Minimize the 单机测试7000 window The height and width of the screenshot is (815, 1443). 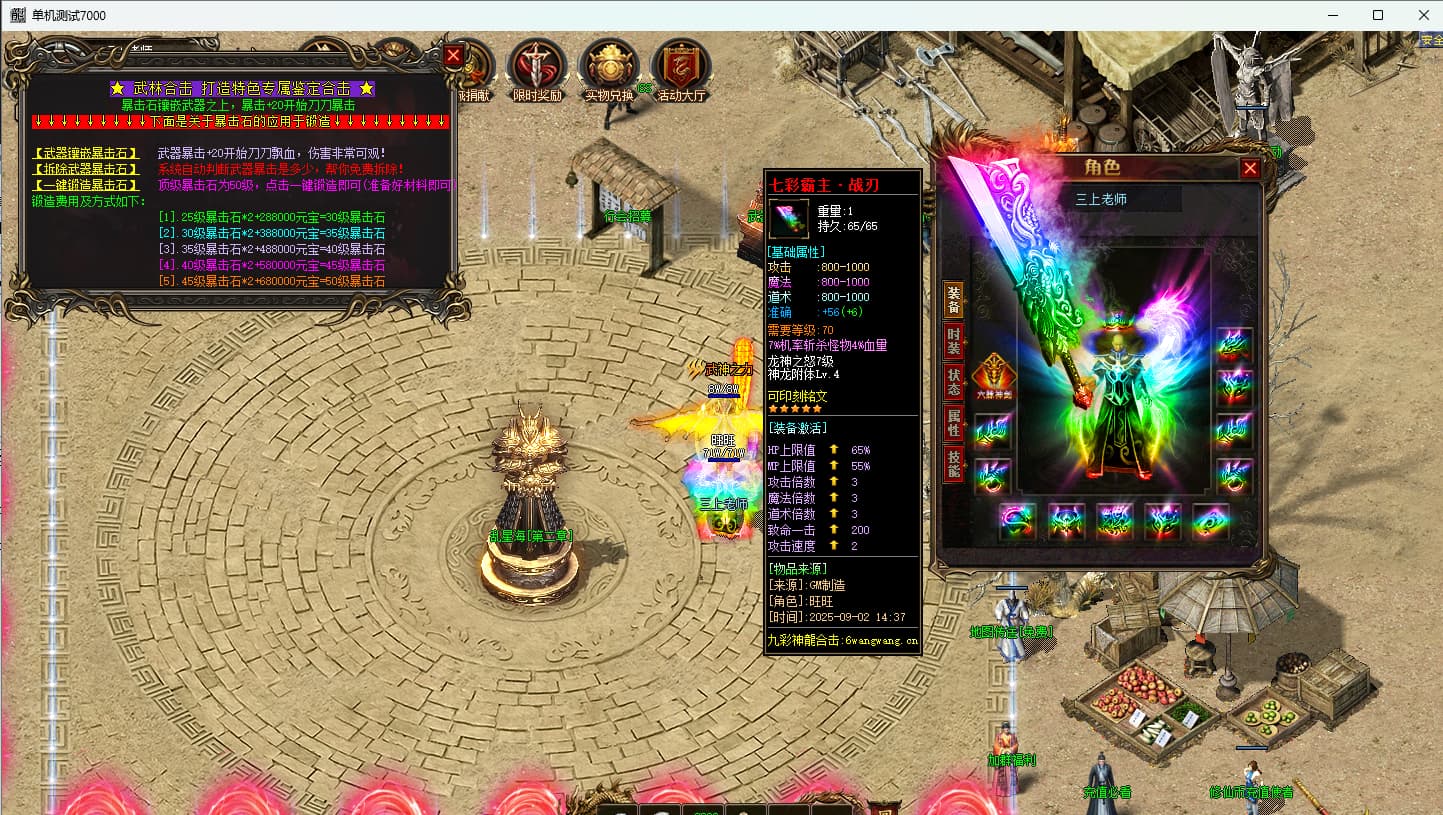pyautogui.click(x=1332, y=15)
